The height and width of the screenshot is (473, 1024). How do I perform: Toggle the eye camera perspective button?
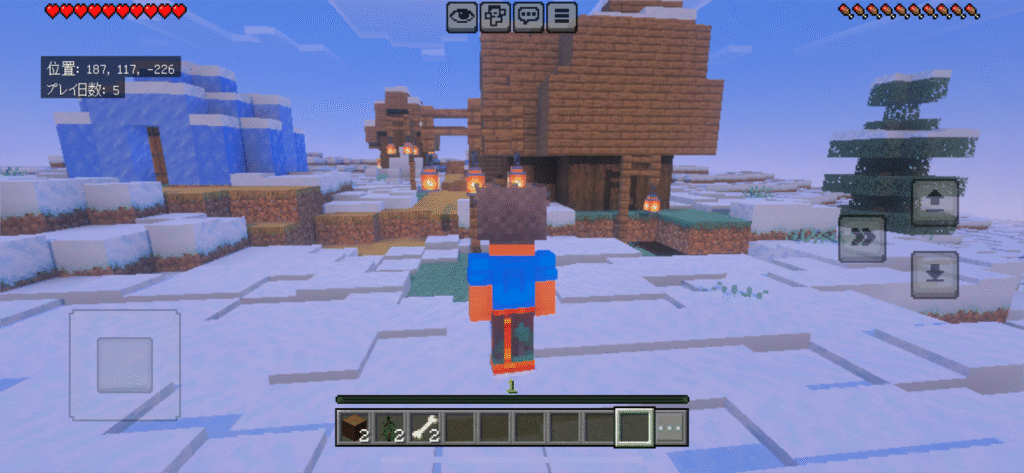pos(461,16)
